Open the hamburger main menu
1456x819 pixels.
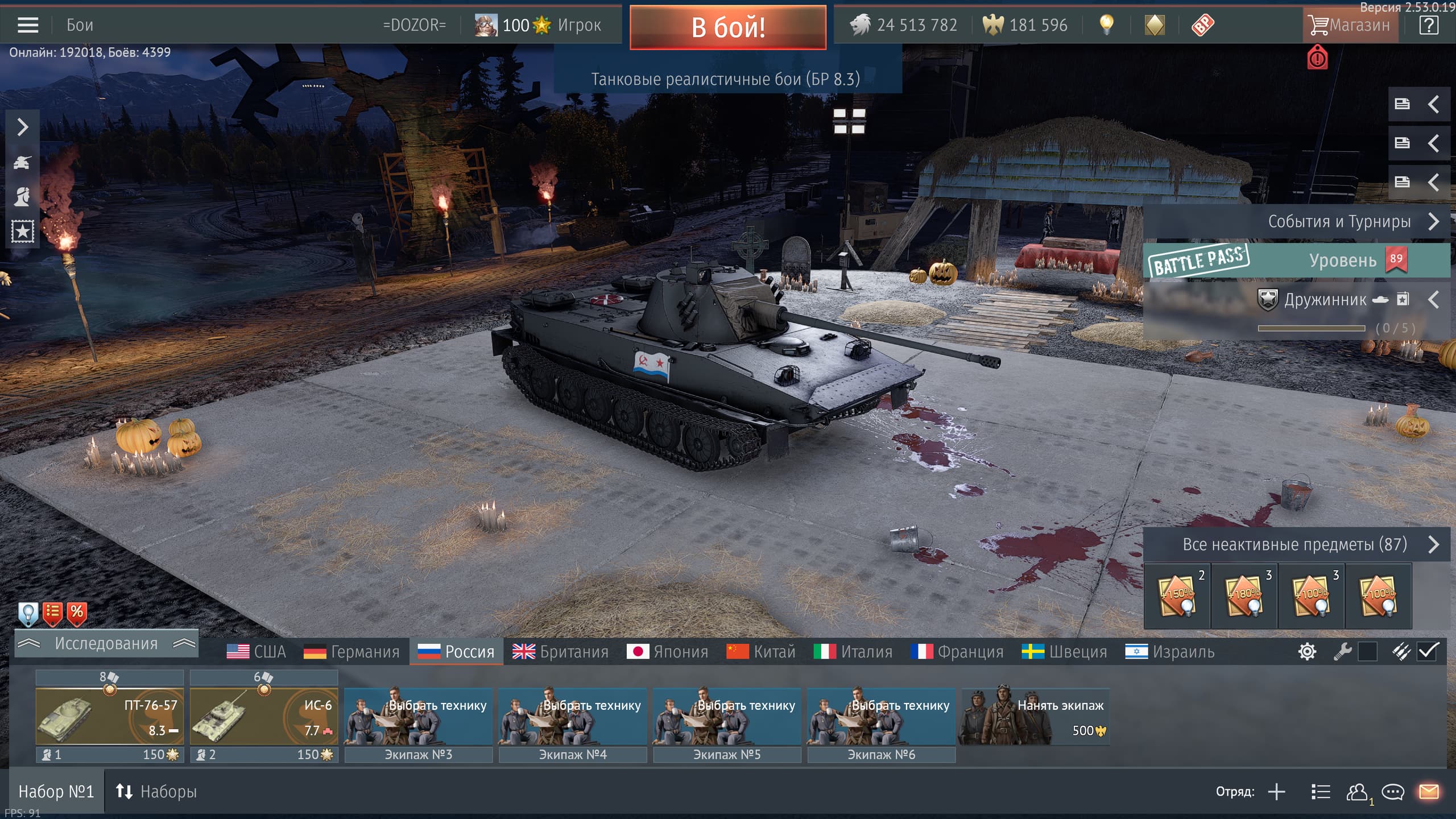coord(28,25)
